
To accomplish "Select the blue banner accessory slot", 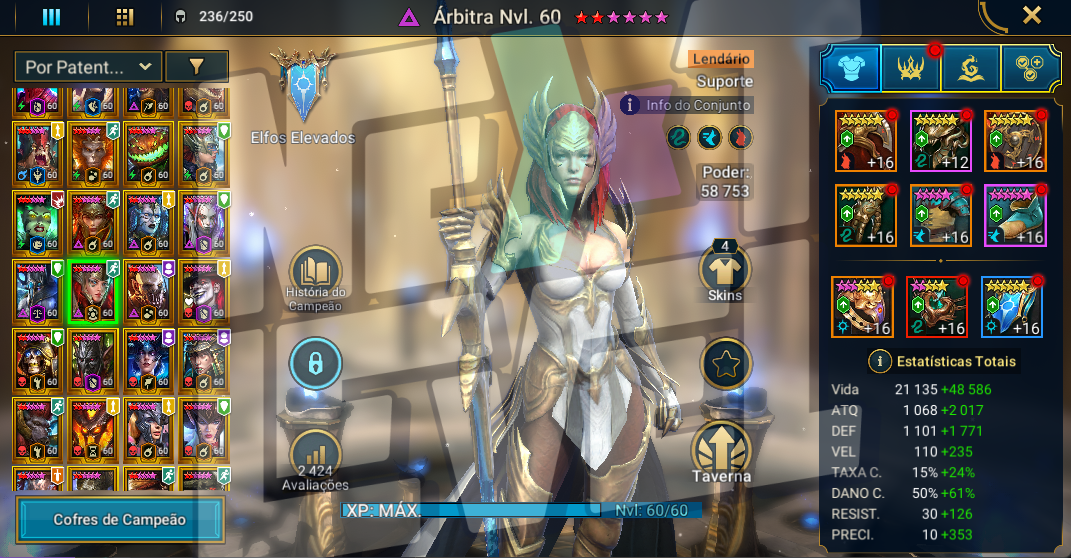I will pyautogui.click(x=1012, y=307).
